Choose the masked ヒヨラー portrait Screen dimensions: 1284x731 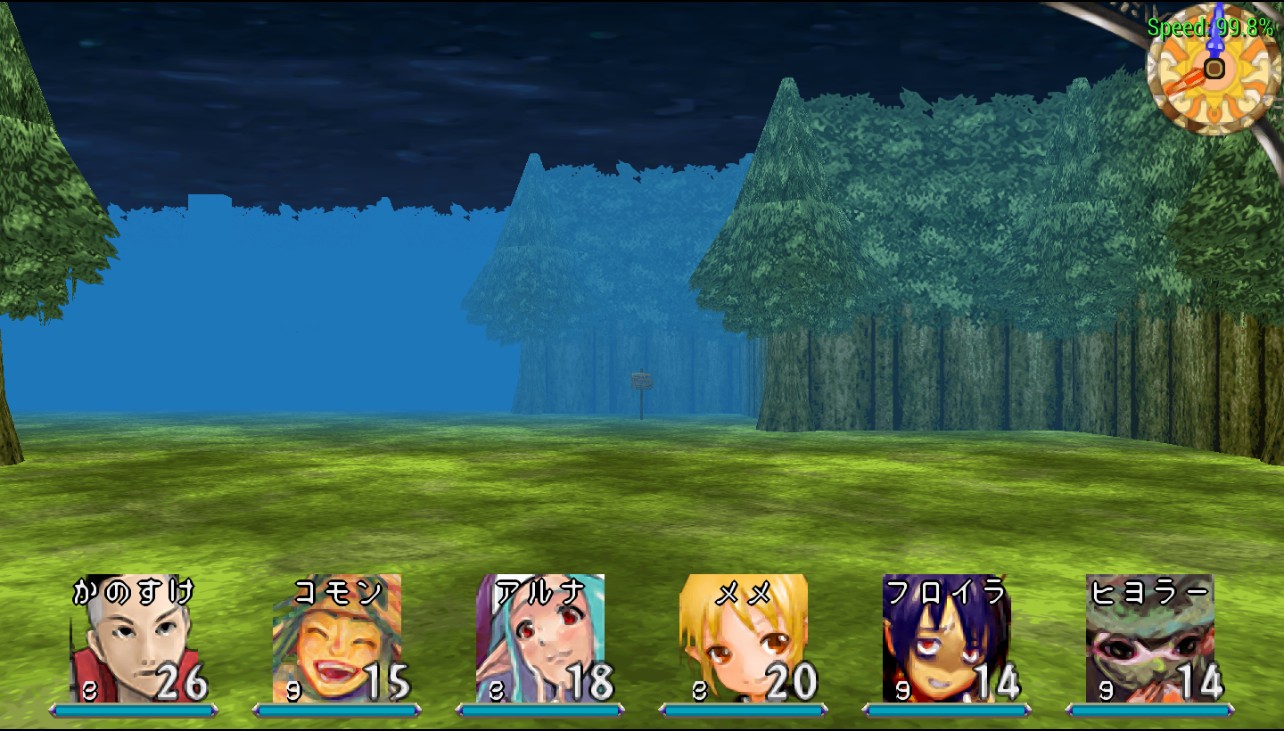pos(1150,638)
